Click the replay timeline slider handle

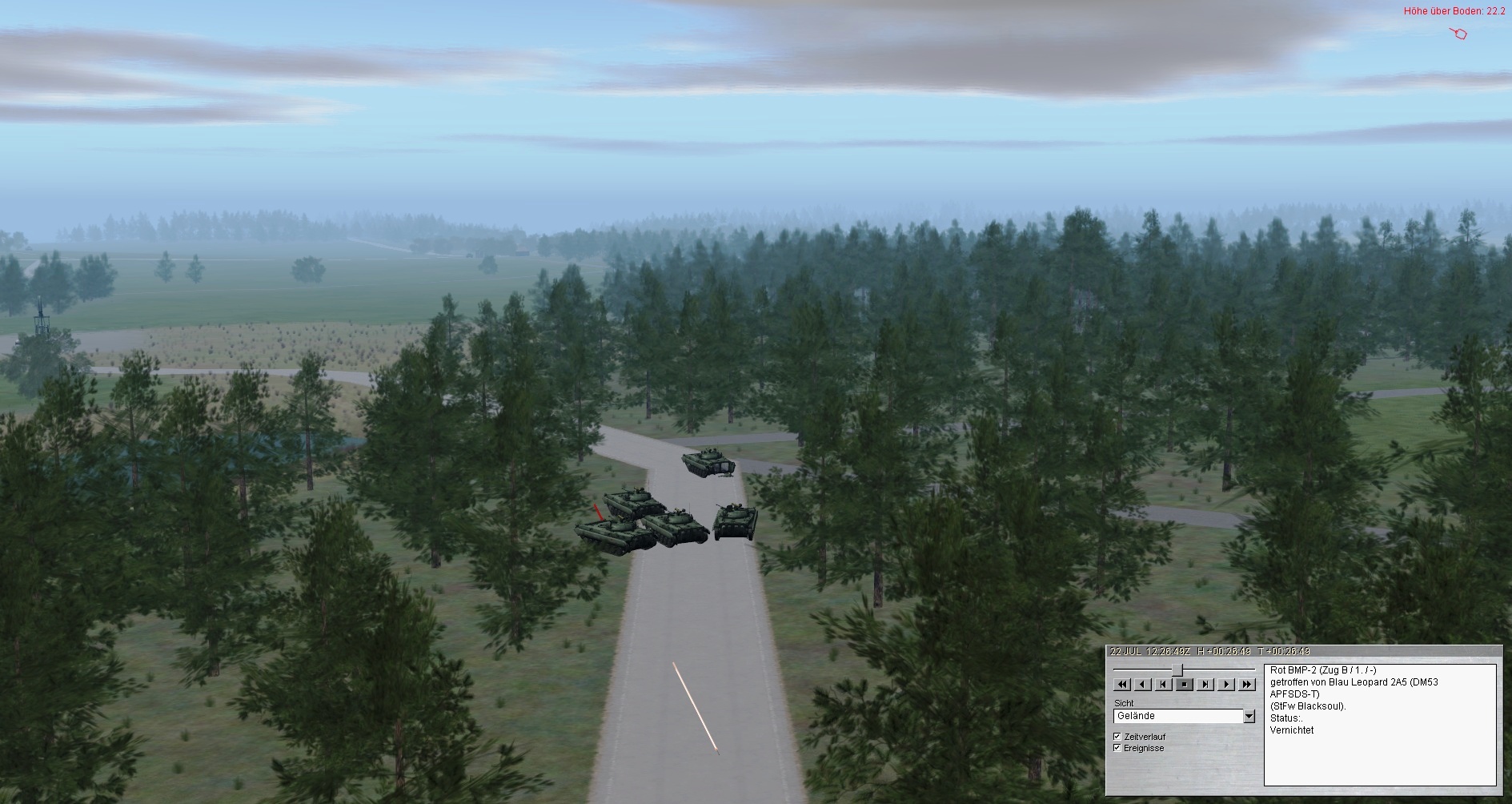click(x=1177, y=669)
